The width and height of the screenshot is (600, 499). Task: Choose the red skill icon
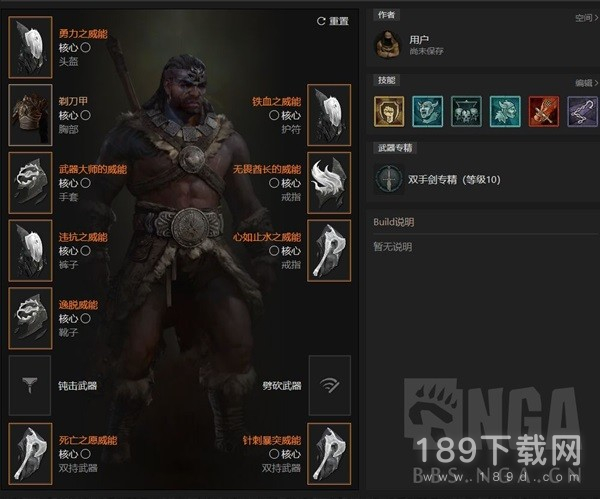(544, 110)
